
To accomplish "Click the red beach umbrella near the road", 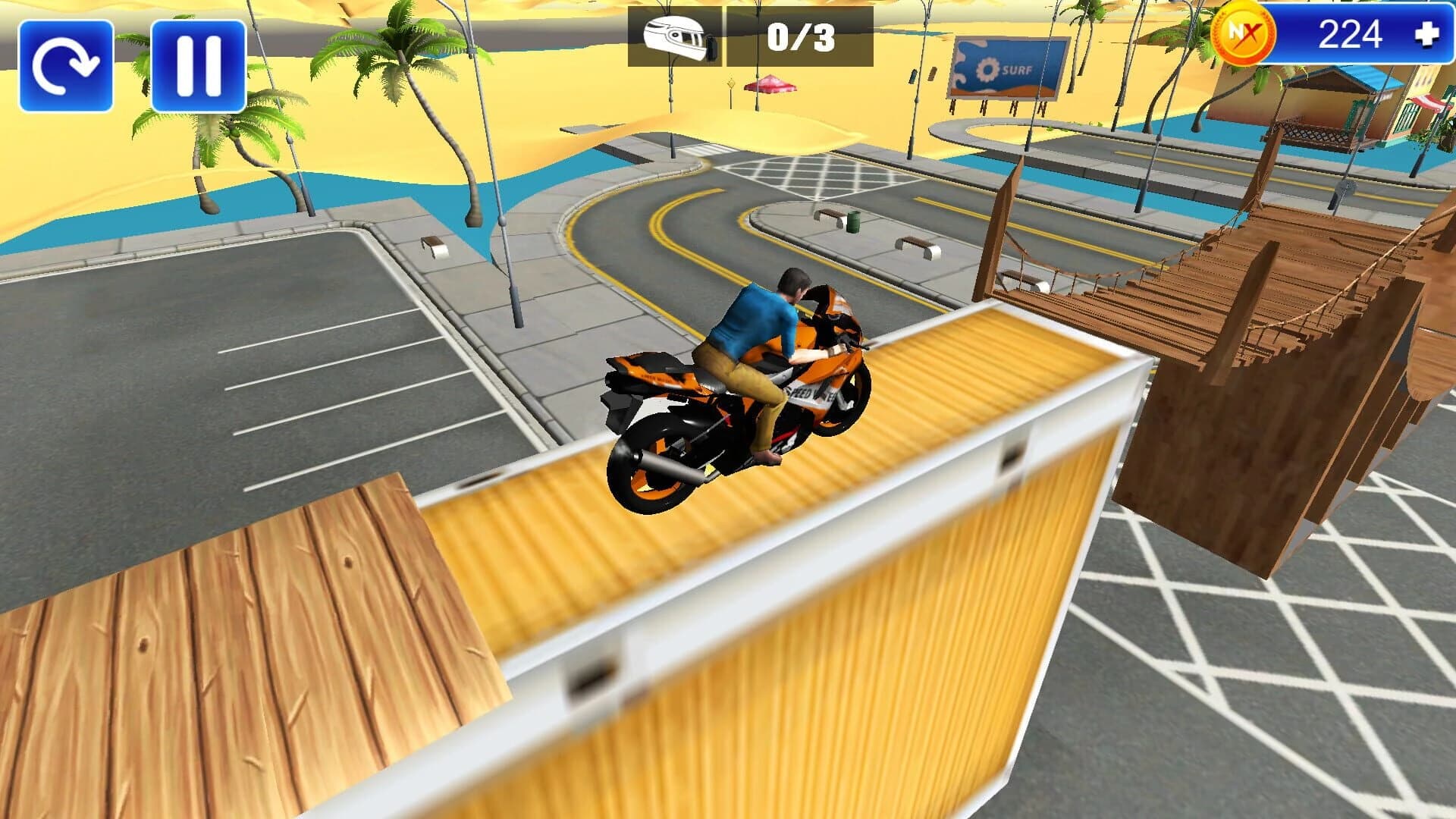I will pos(770,85).
